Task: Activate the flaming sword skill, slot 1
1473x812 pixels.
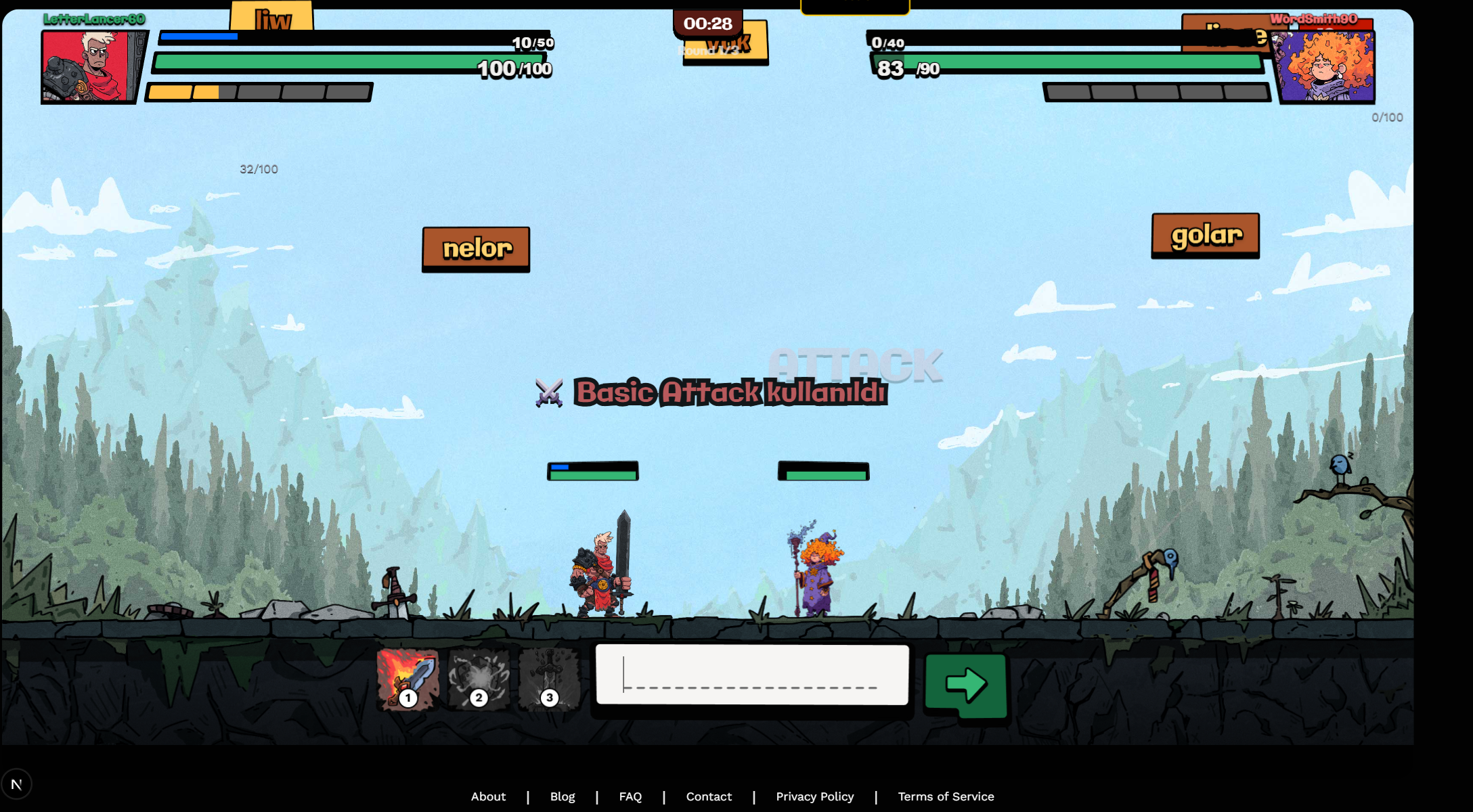Action: pos(408,679)
